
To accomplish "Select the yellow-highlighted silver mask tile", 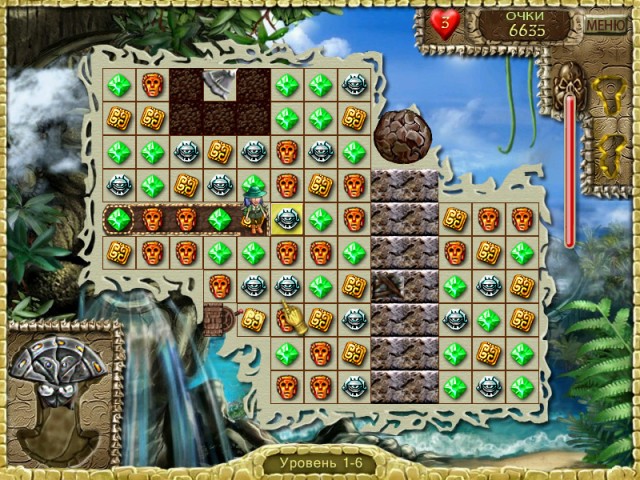I will tap(287, 219).
